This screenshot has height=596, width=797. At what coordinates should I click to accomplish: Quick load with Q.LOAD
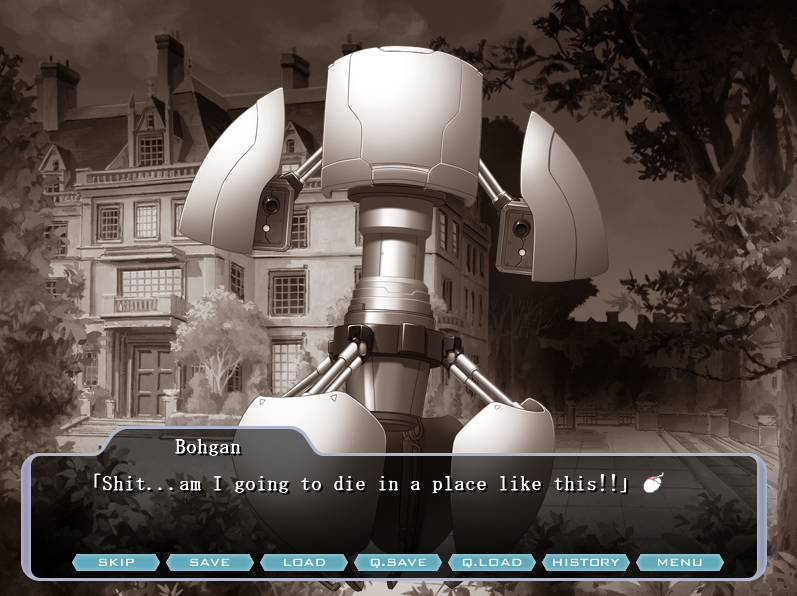pyautogui.click(x=492, y=562)
